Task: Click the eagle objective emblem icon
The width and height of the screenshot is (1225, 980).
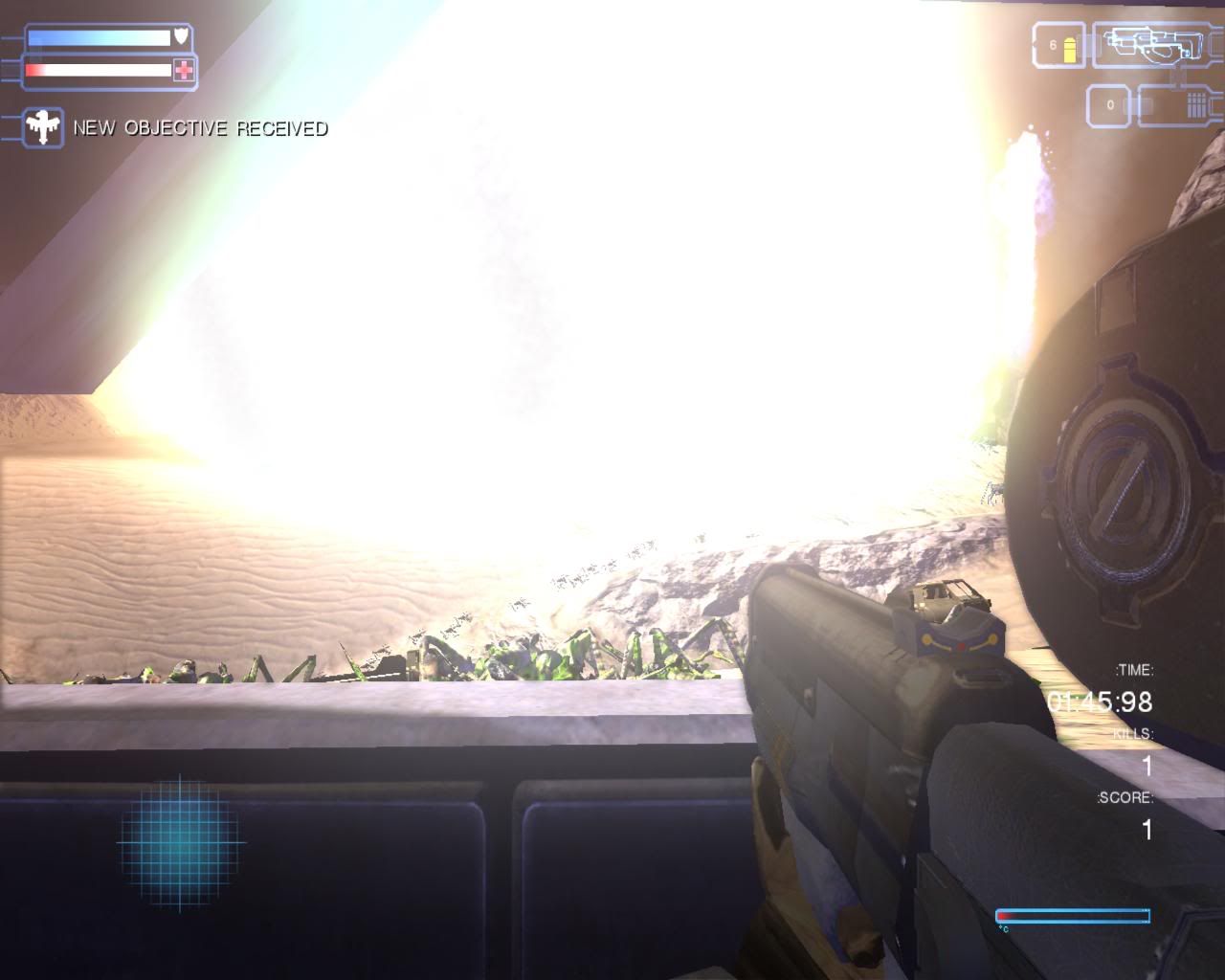Action: [43, 128]
